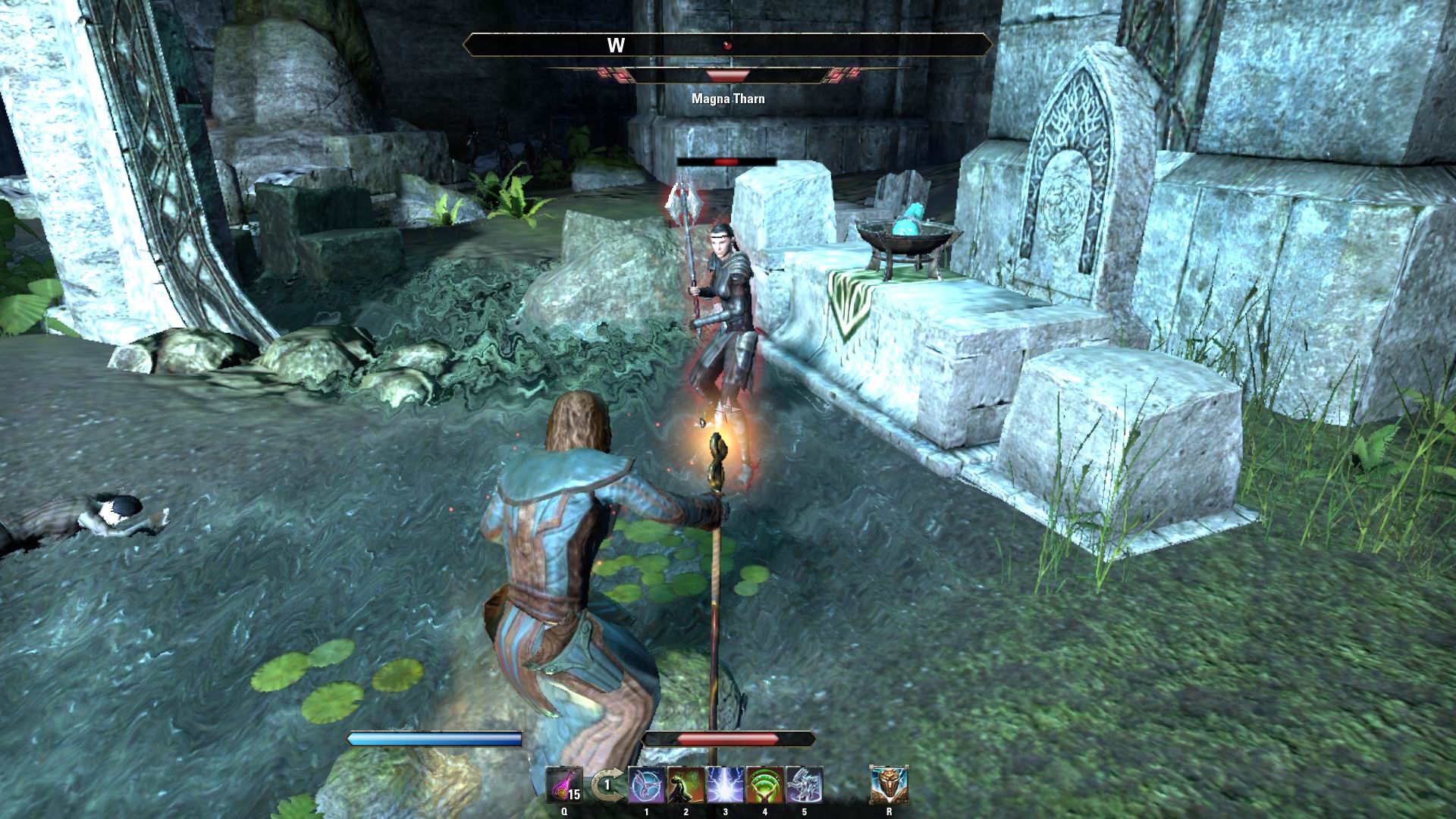Open the quickslot wheel on the Q icon
The height and width of the screenshot is (819, 1456).
(563, 811)
